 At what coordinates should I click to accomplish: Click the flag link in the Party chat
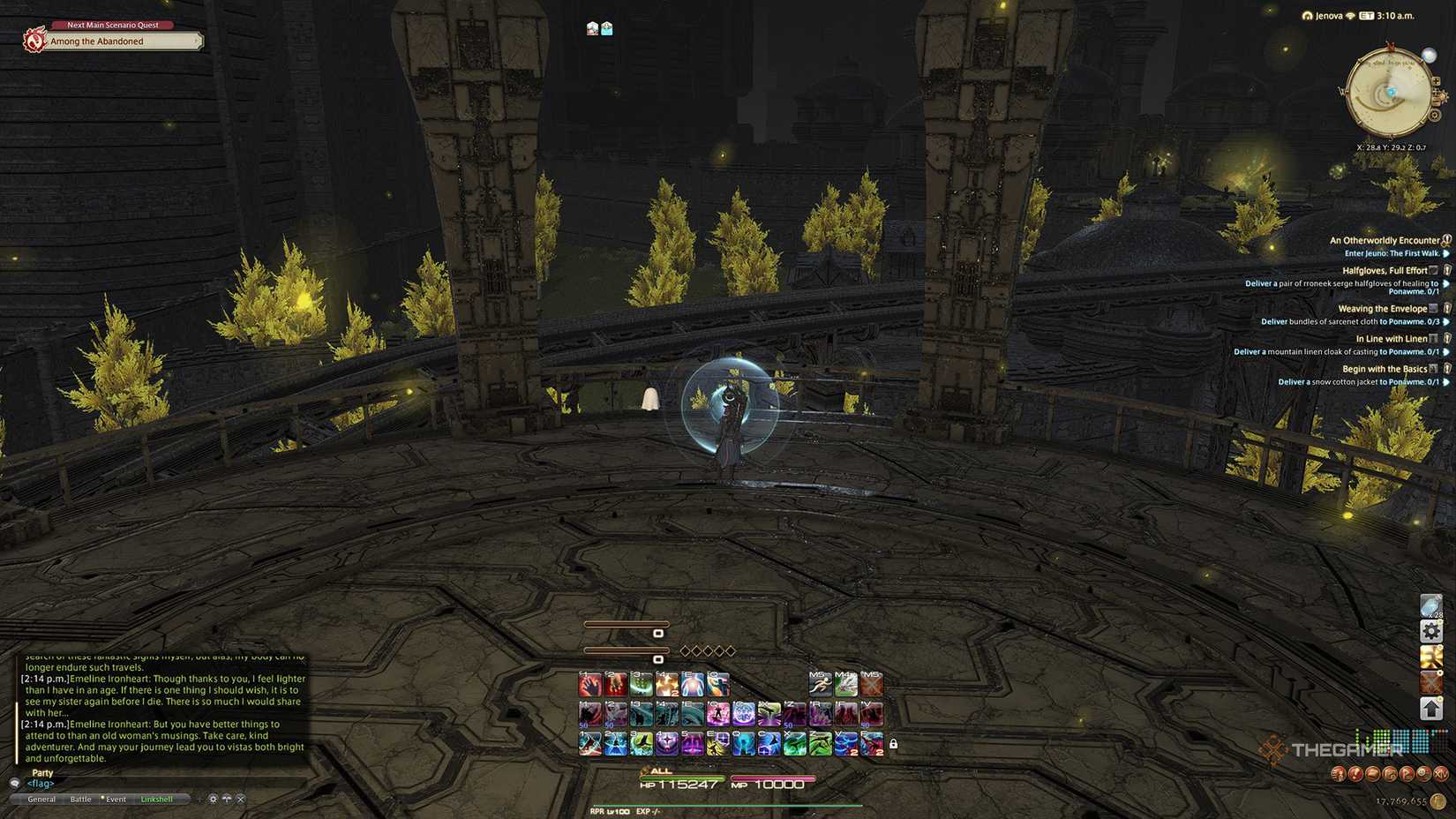coord(41,784)
